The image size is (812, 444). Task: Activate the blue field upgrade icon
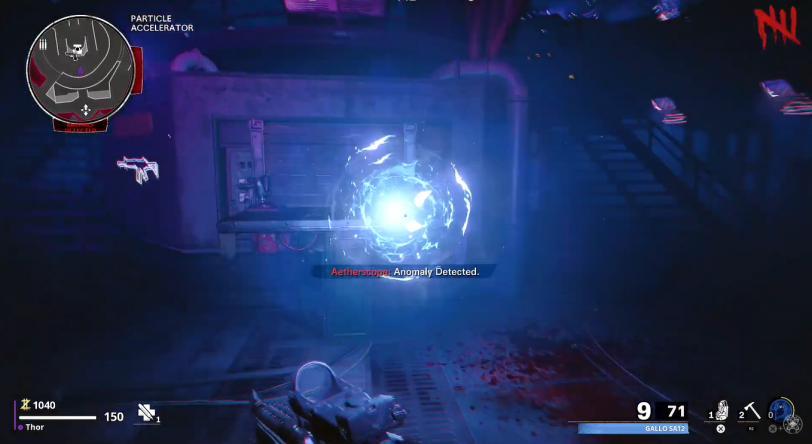point(781,411)
